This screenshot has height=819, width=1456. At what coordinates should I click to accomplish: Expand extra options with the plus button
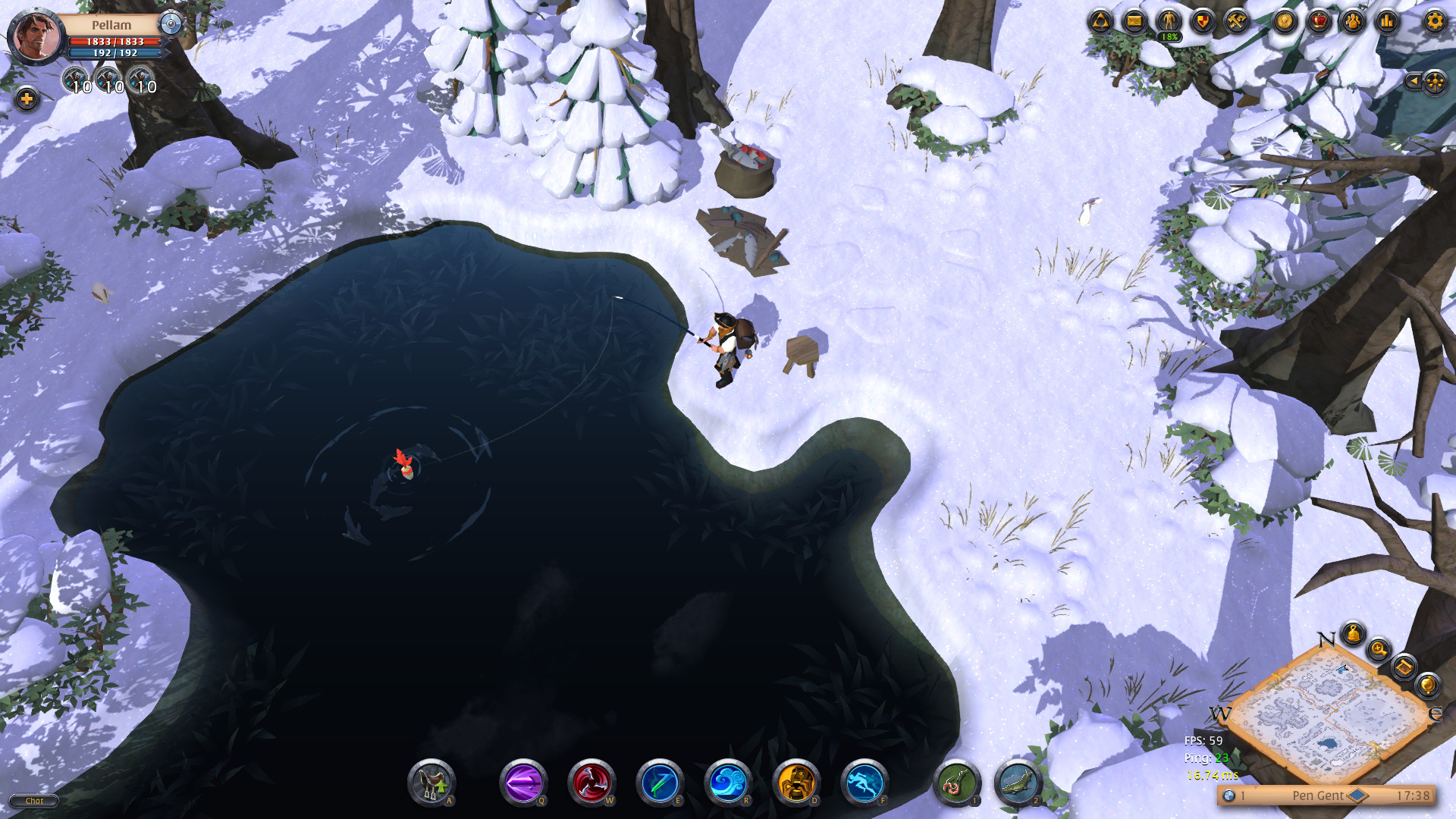27,97
